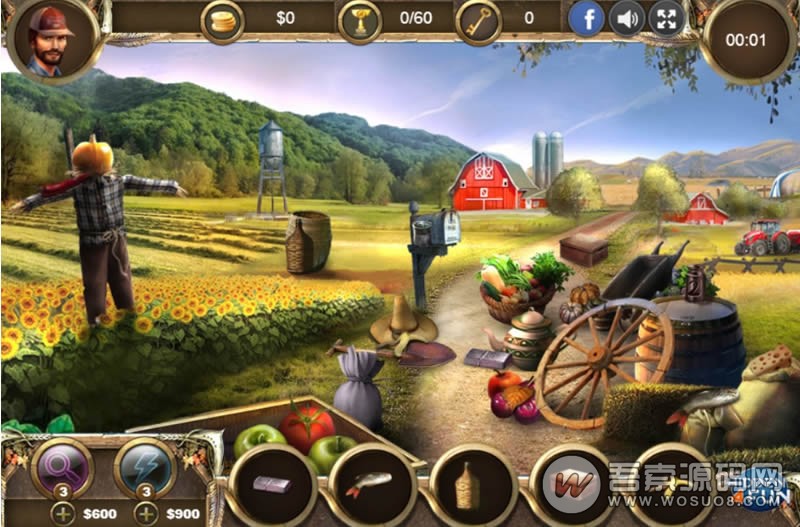Click the gold coins icon
Screen dimensions: 800x527
point(222,20)
